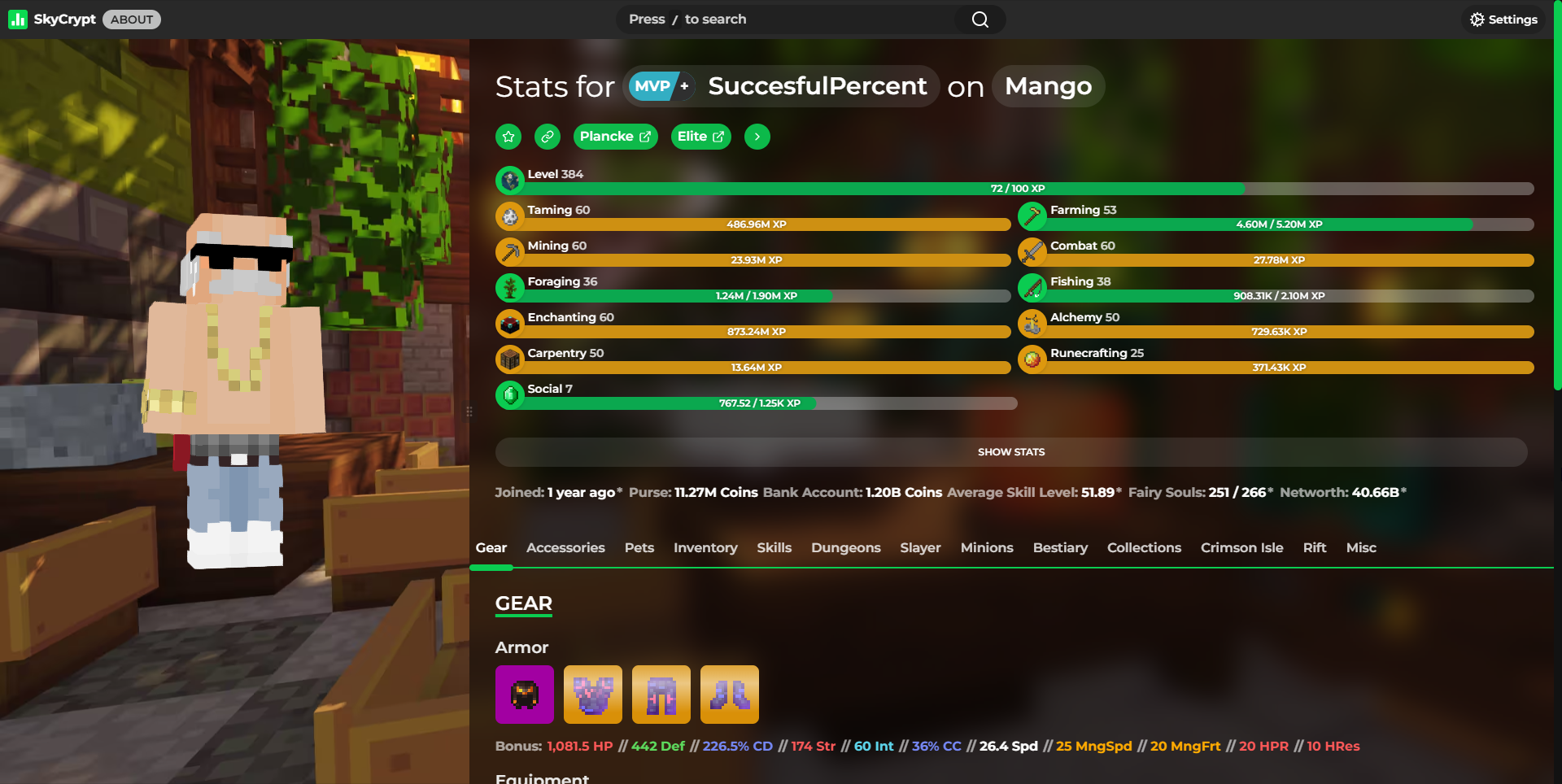Select the helmet armor slot
The height and width of the screenshot is (784, 1562).
tap(525, 695)
